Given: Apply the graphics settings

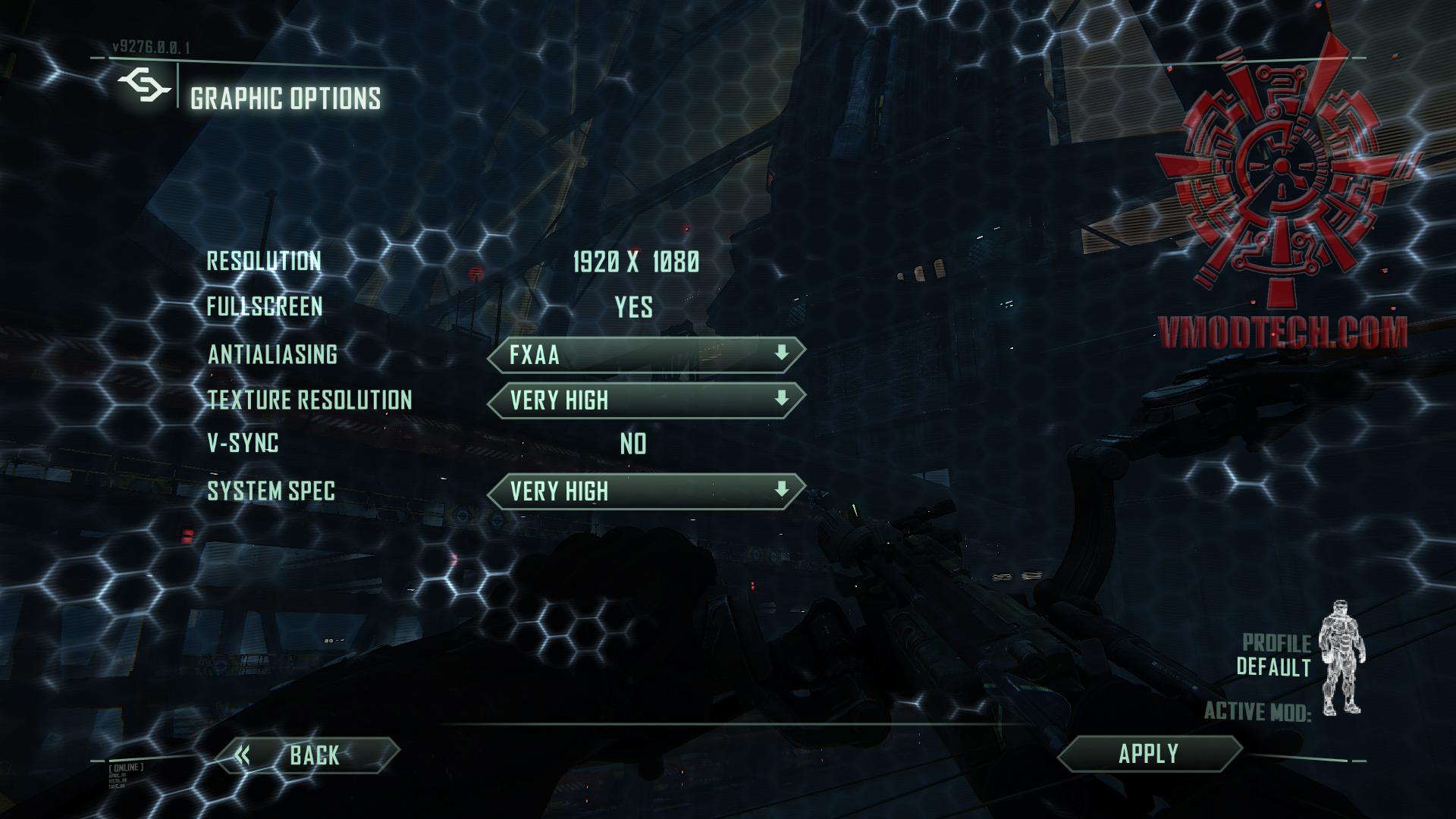Looking at the screenshot, I should 1148,754.
